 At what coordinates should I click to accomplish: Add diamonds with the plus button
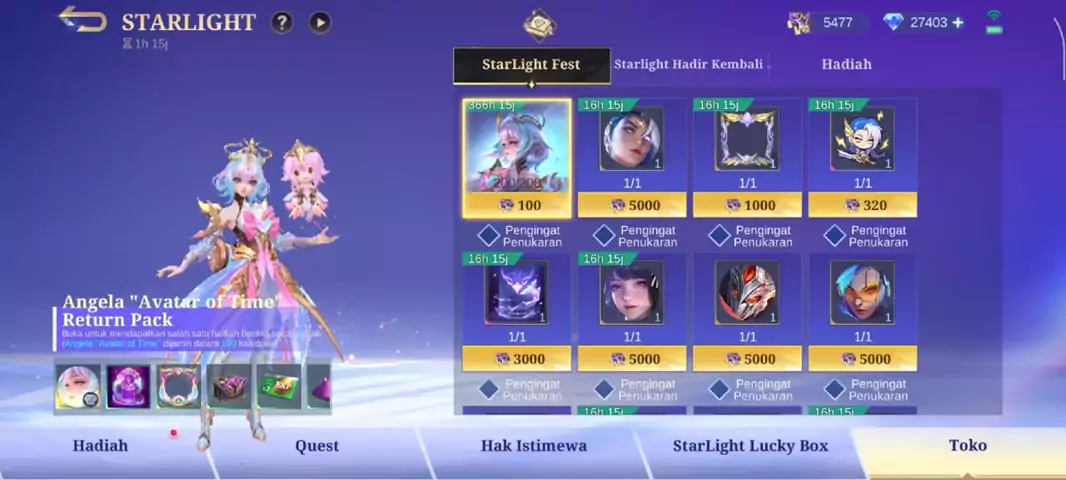tap(958, 22)
